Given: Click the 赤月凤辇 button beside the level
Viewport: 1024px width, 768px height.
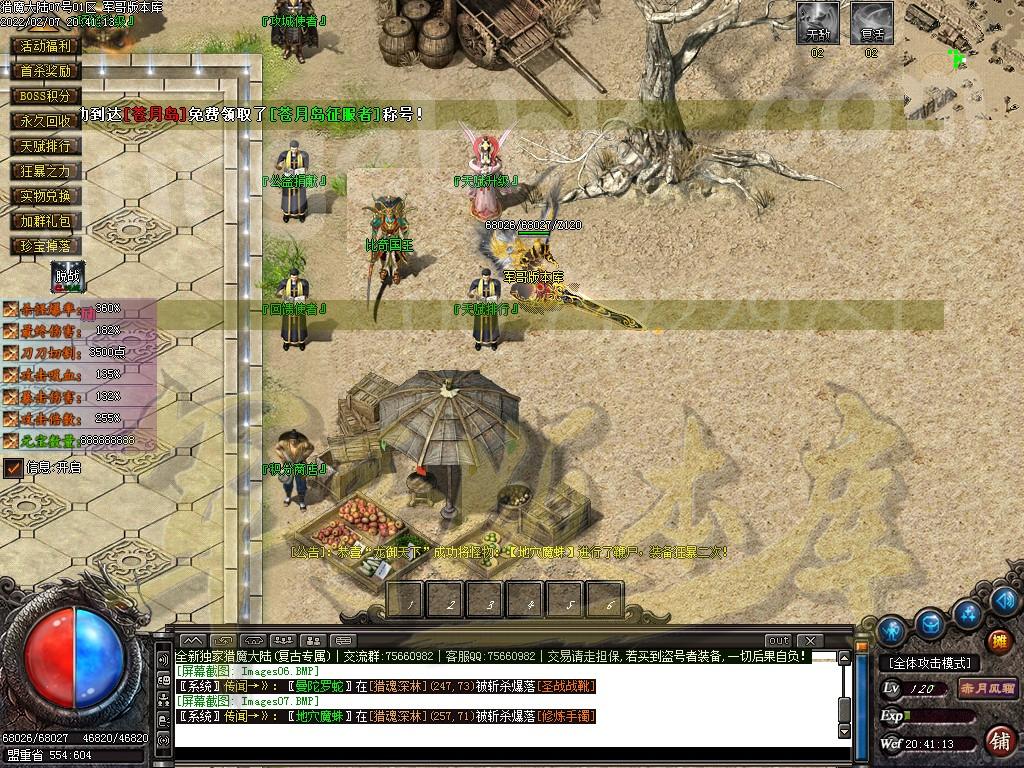Looking at the screenshot, I should tap(987, 688).
